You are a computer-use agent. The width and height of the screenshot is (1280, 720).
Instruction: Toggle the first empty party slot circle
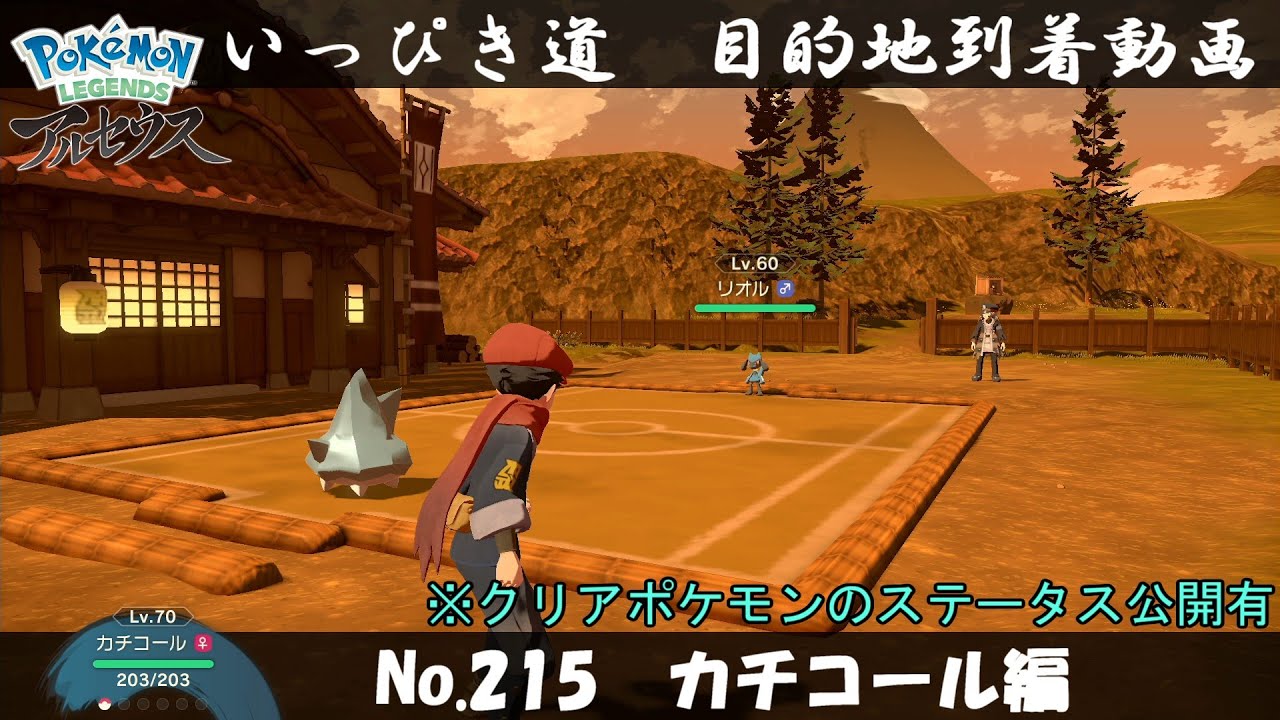pyautogui.click(x=123, y=704)
